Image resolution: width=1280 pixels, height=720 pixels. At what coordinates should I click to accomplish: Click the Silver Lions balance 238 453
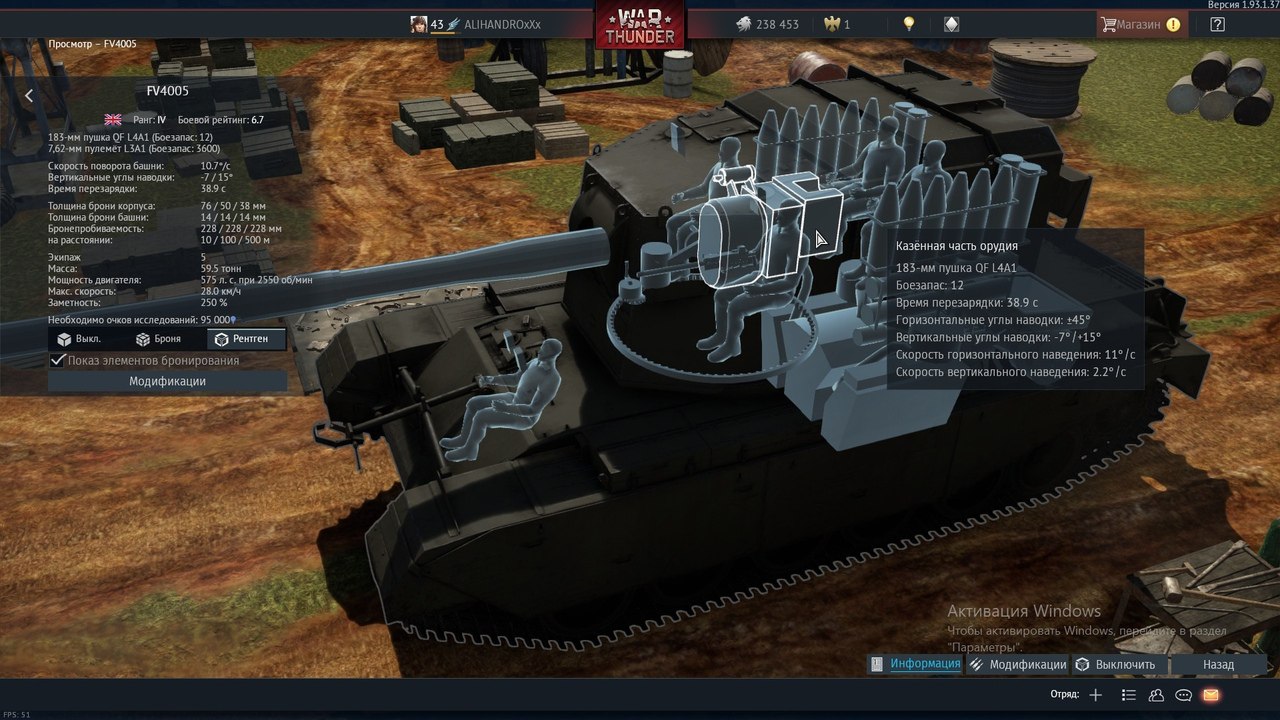pos(768,24)
